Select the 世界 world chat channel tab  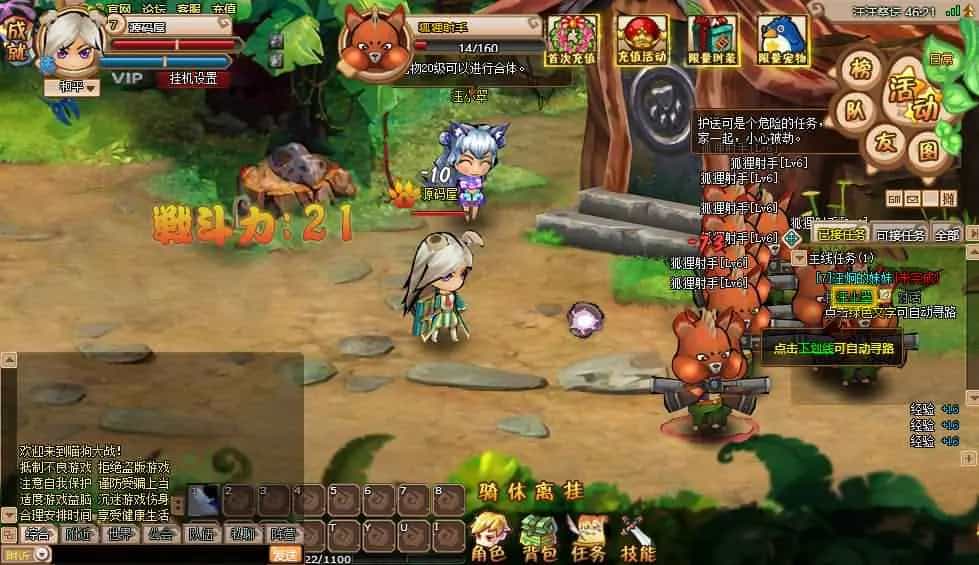coord(120,534)
